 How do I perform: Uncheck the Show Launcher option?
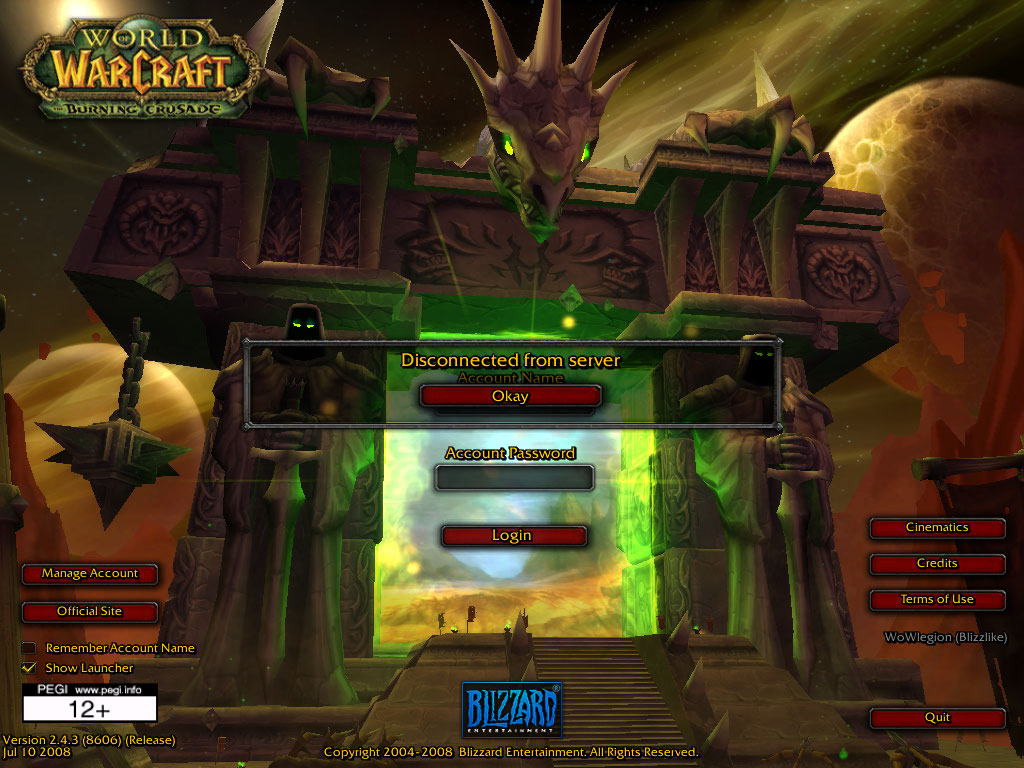pos(29,667)
